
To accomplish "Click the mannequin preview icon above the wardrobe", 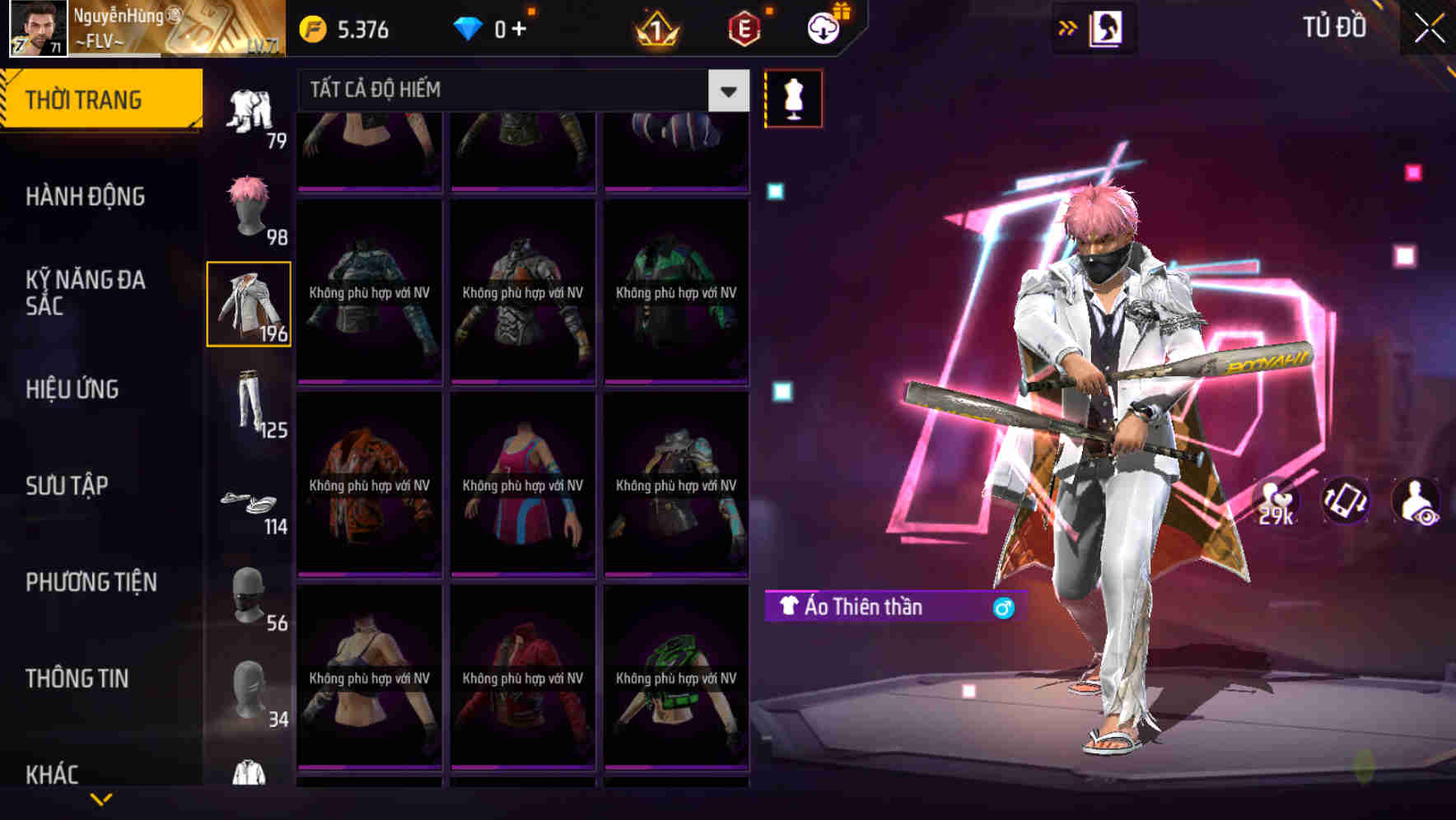I will pos(792,97).
